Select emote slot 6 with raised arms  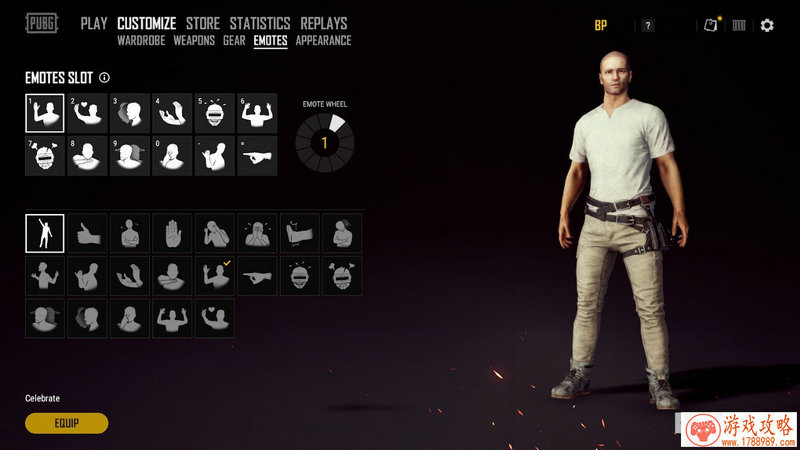point(257,113)
